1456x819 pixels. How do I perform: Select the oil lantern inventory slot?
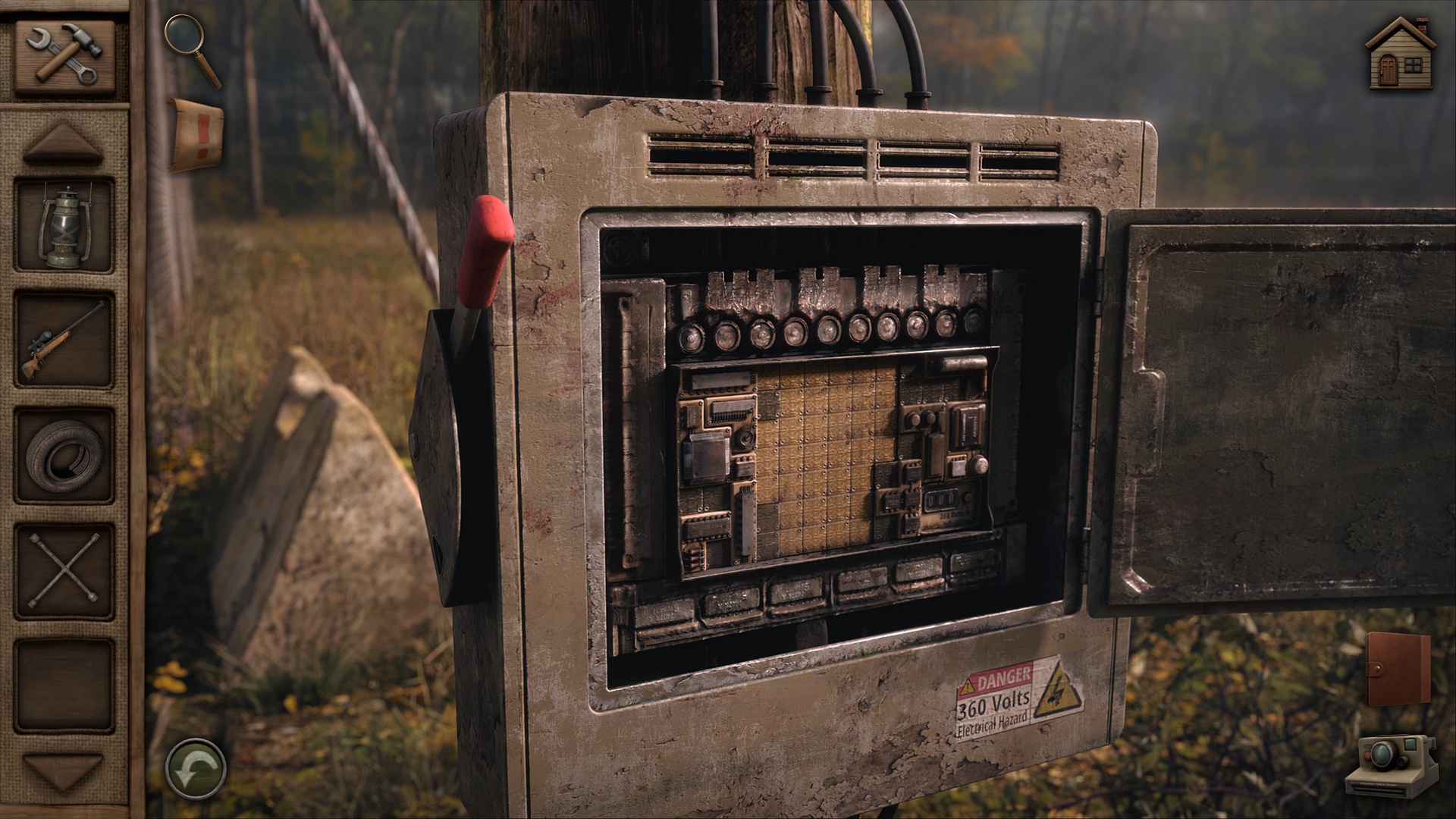pyautogui.click(x=64, y=227)
